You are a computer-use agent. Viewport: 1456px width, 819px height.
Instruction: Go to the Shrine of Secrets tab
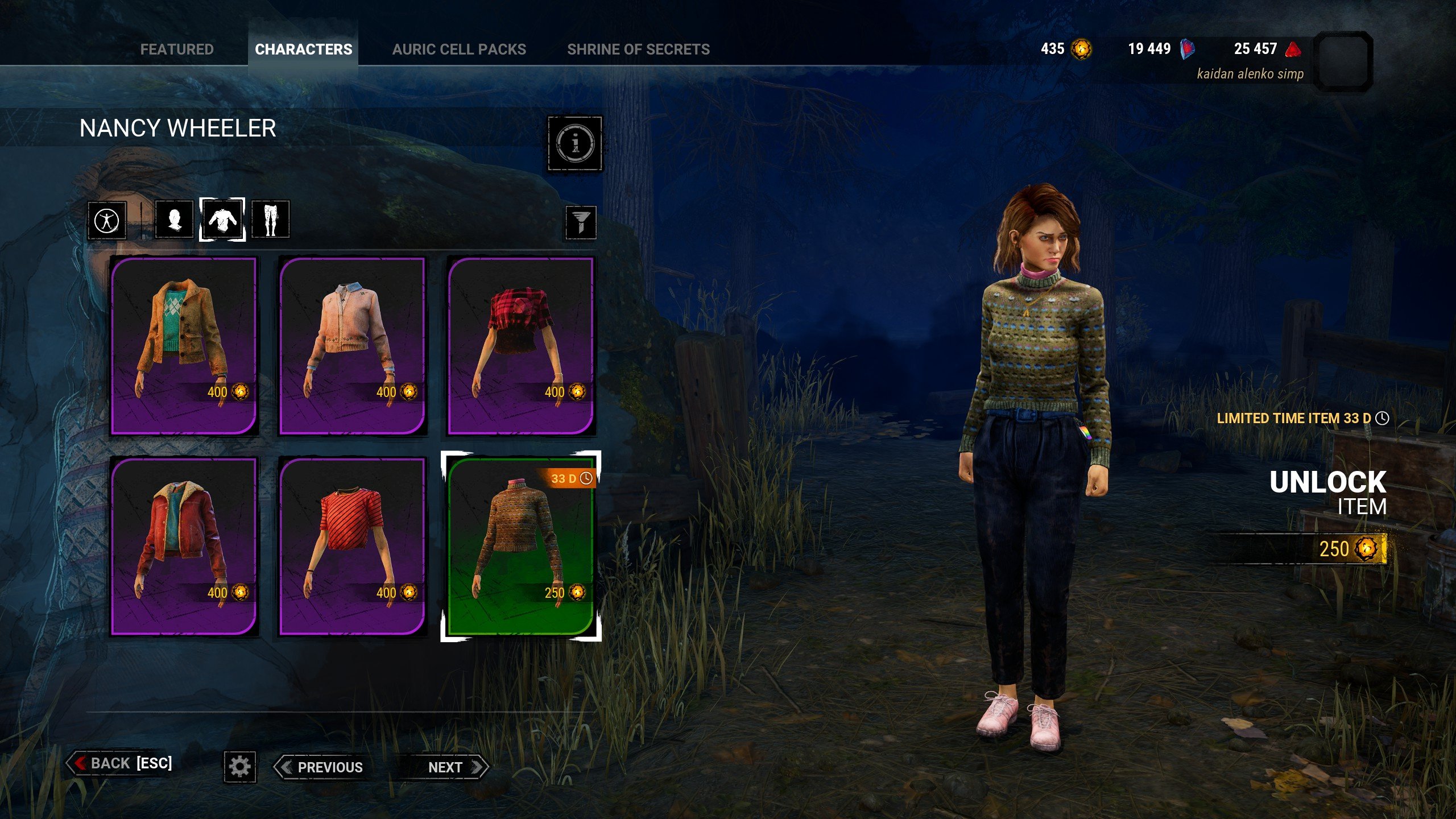[x=638, y=49]
